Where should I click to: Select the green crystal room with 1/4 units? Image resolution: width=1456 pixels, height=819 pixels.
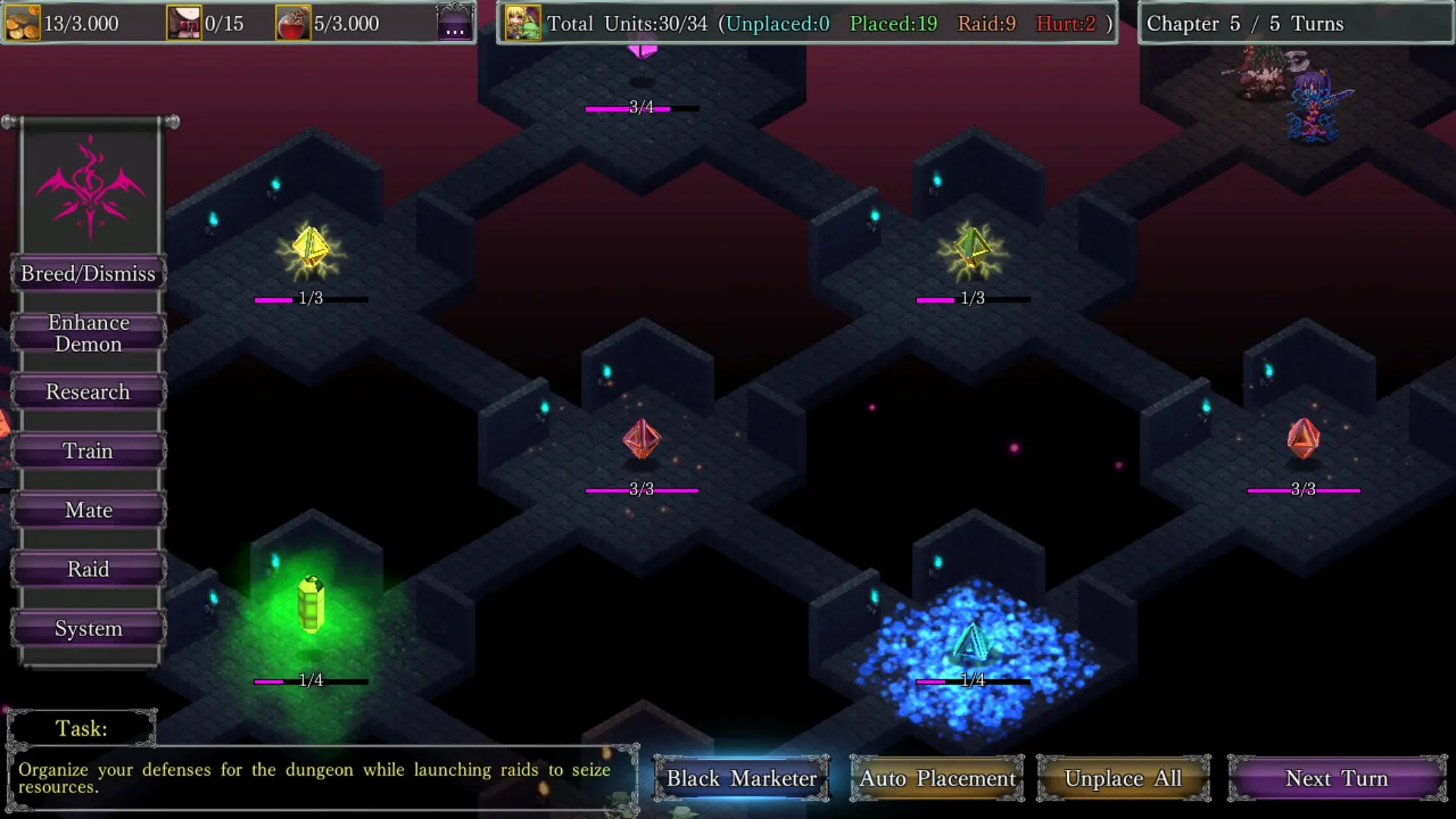[x=311, y=607]
